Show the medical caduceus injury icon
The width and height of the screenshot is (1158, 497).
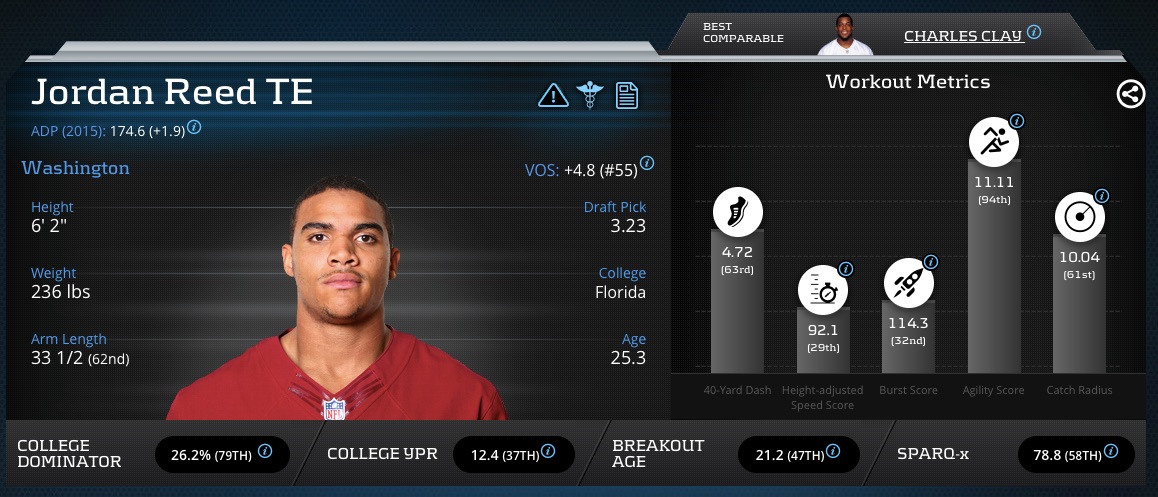tap(589, 95)
